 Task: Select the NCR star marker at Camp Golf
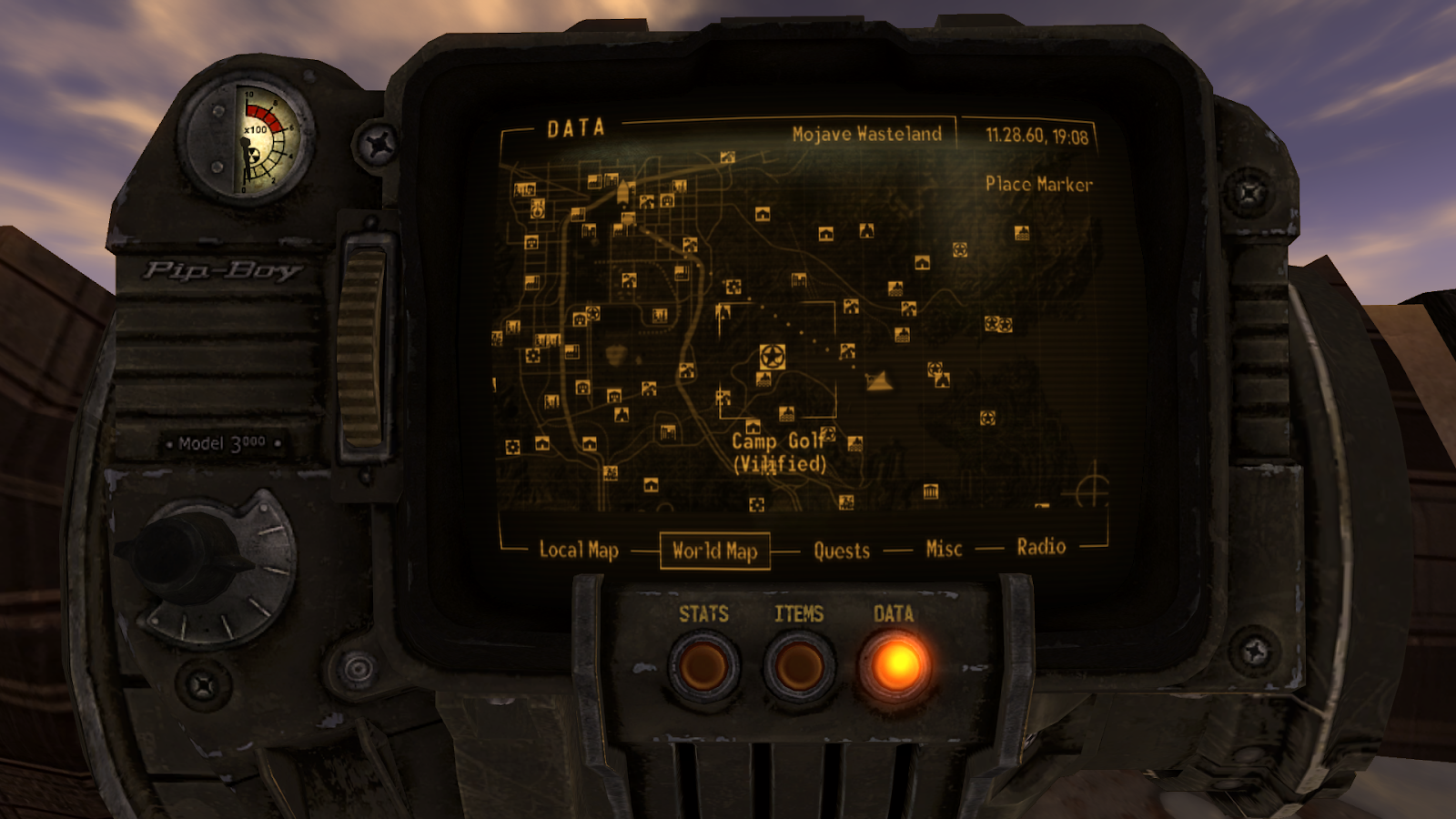(772, 355)
